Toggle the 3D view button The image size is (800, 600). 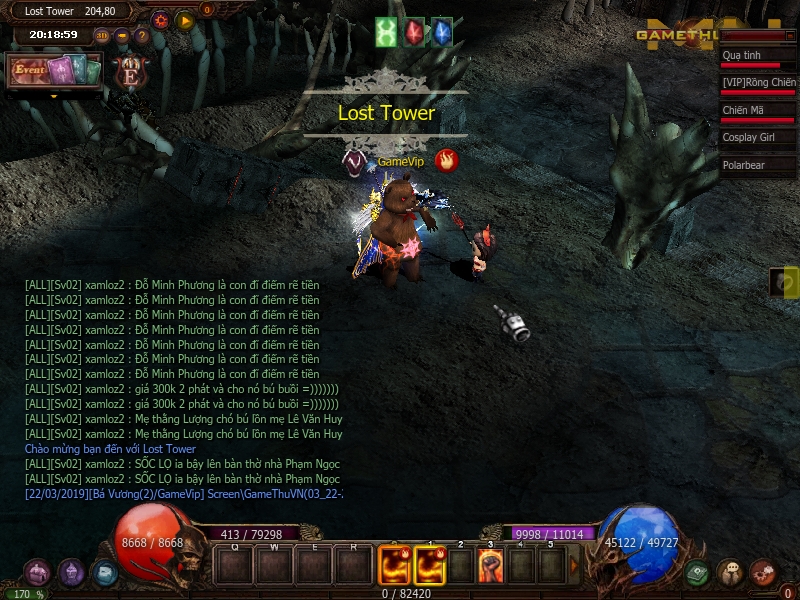coord(102,36)
